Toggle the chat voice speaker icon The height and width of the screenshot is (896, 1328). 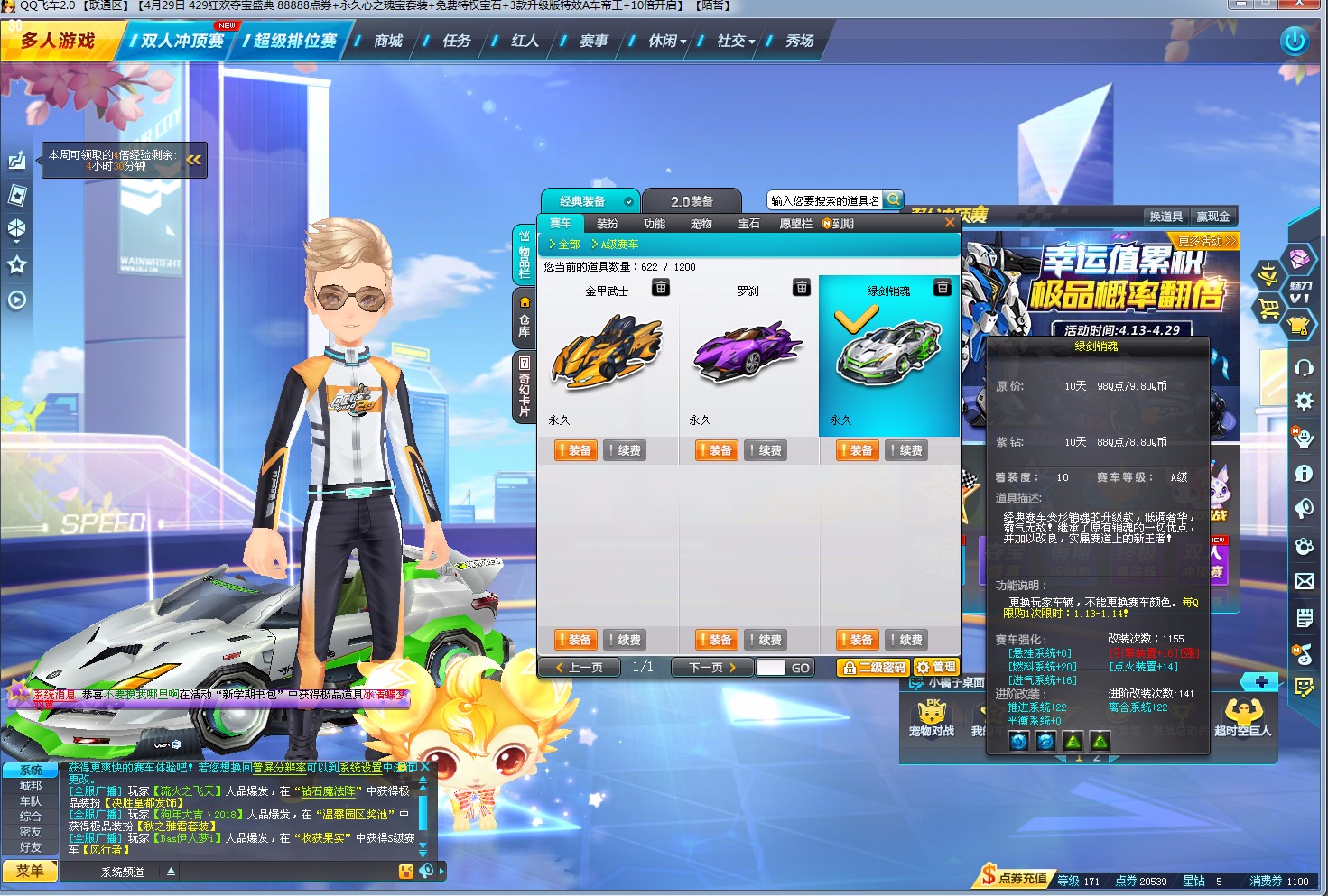click(424, 870)
